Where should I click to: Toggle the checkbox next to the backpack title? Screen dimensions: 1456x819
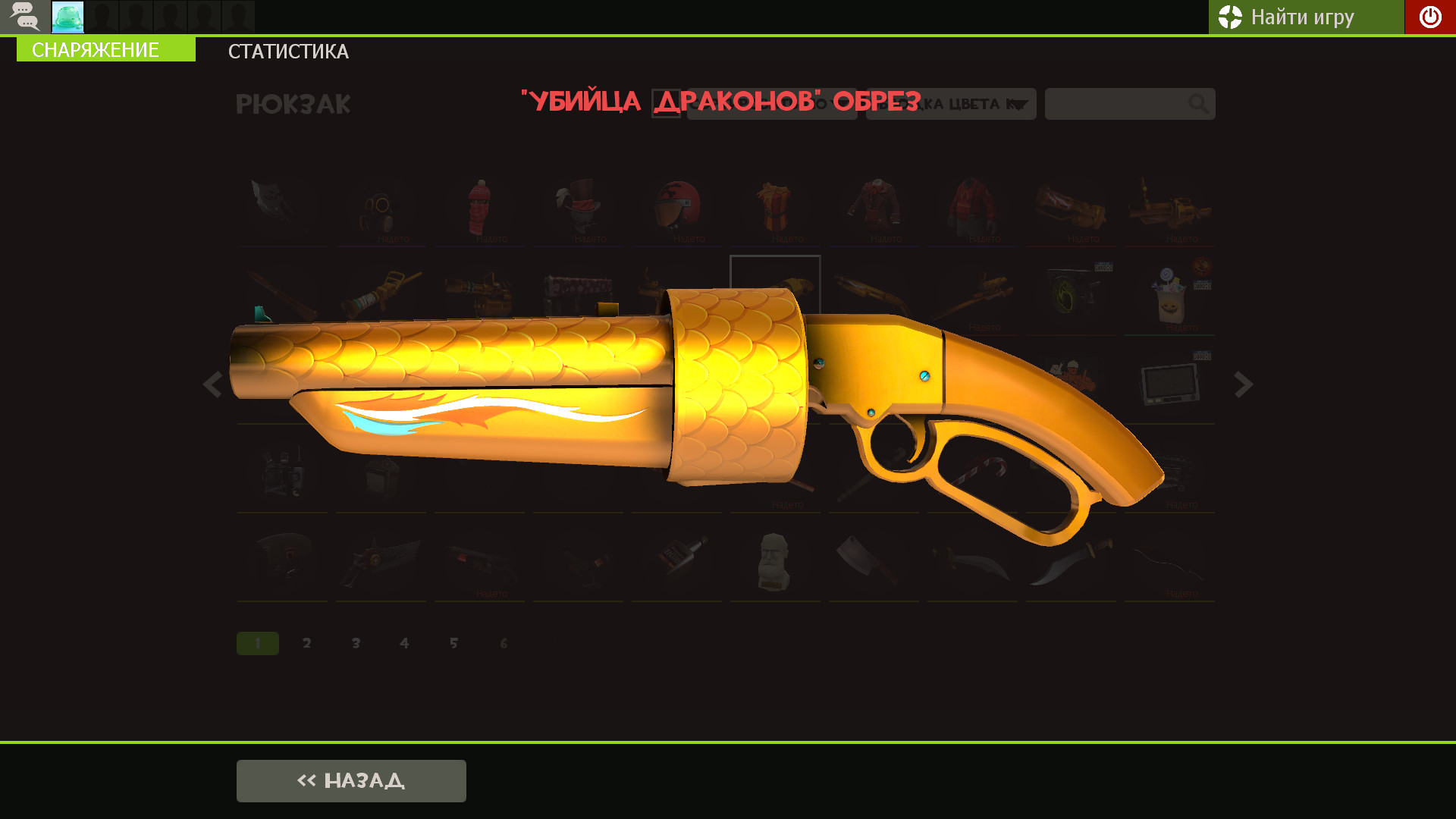coord(666,104)
